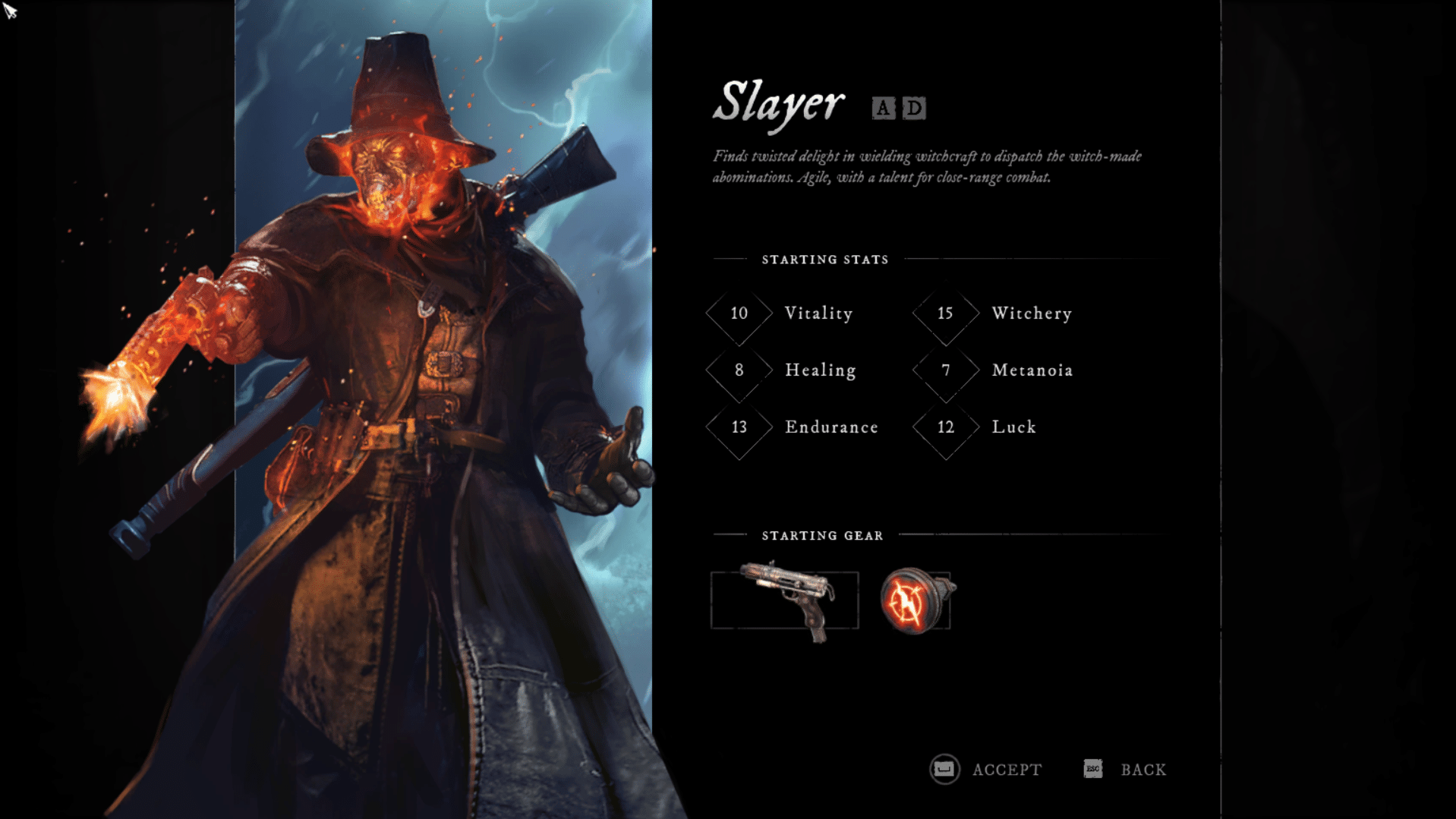Click the D key to view next class
This screenshot has width=1456, height=819.
(x=913, y=109)
